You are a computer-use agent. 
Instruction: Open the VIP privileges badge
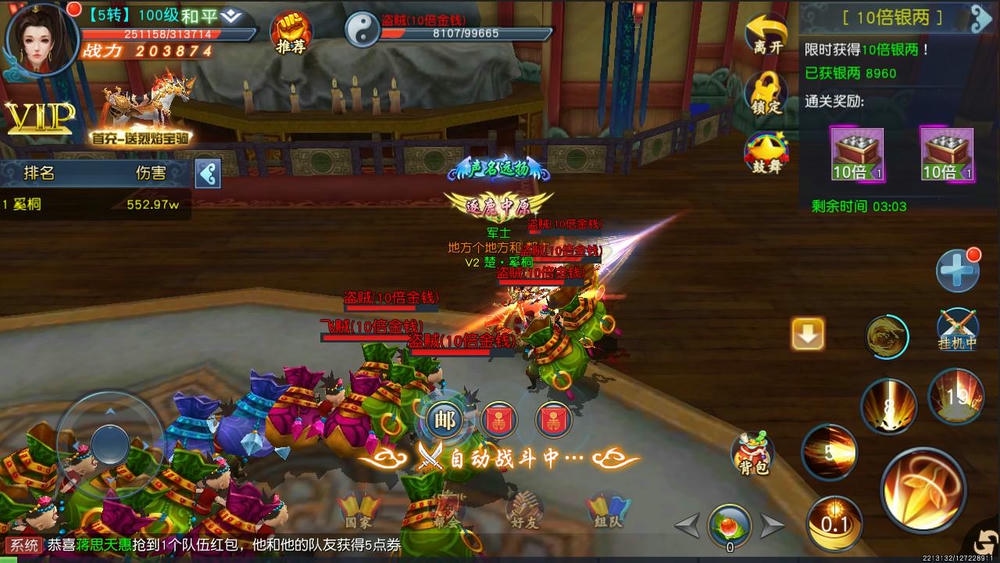38,119
